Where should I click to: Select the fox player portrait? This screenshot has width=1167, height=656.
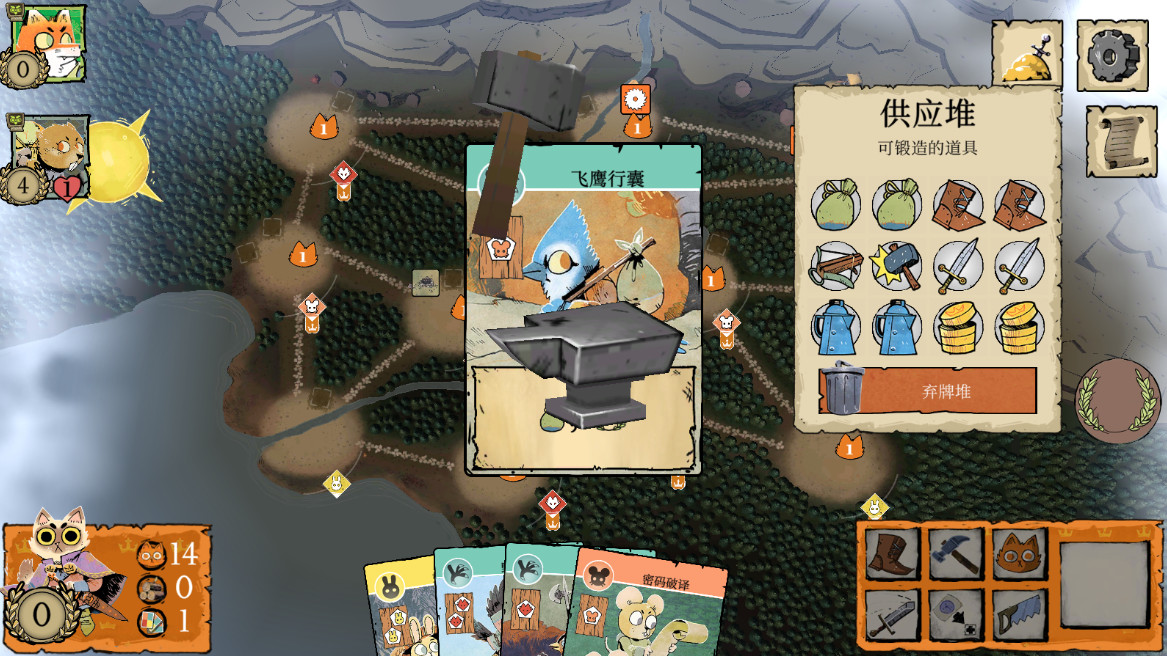pyautogui.click(x=46, y=44)
